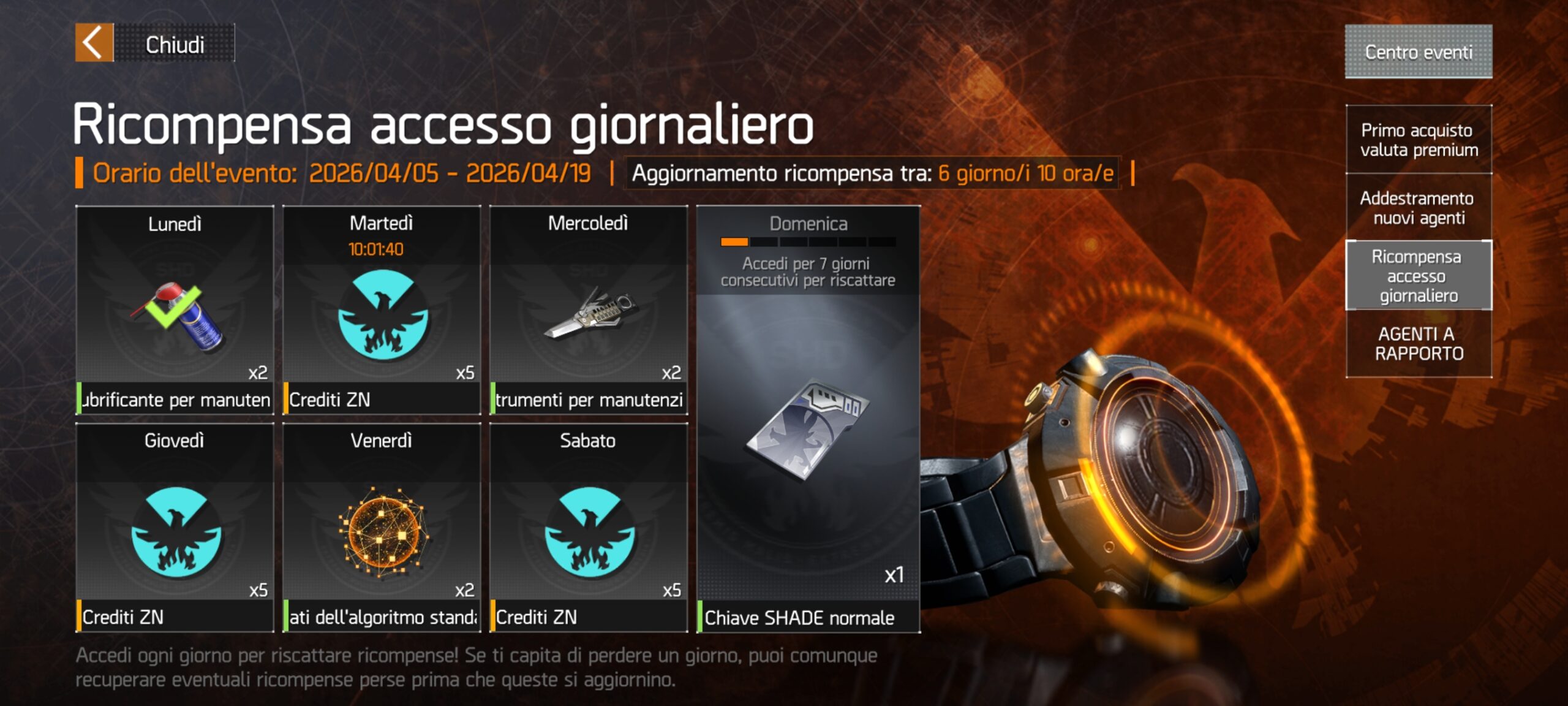Image resolution: width=1568 pixels, height=706 pixels.
Task: Close the daily login reward screen
Action: pos(154,43)
